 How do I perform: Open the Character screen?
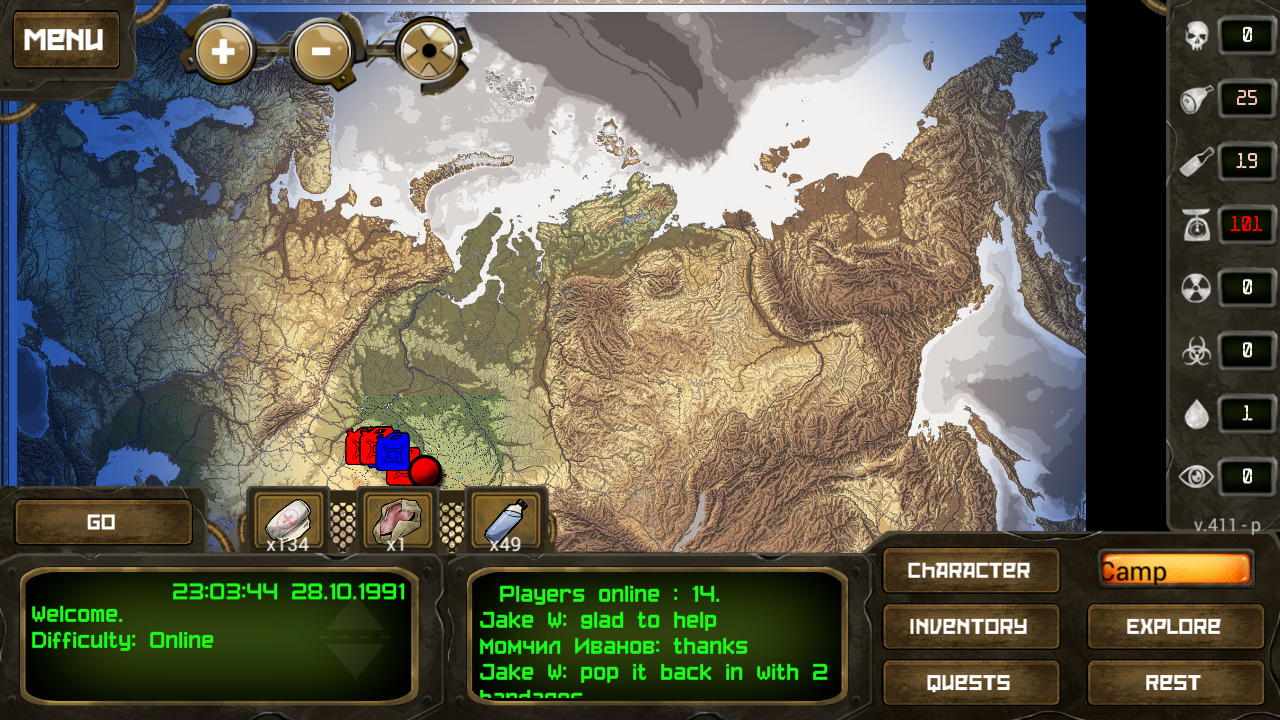click(x=970, y=570)
